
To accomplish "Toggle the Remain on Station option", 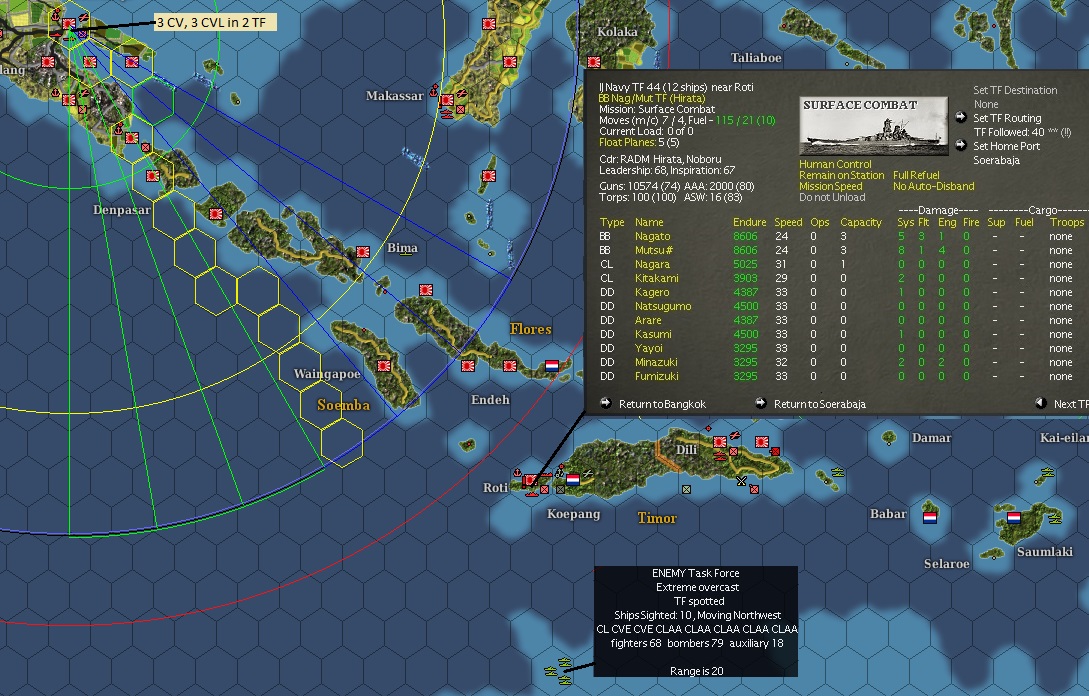I will [x=841, y=176].
